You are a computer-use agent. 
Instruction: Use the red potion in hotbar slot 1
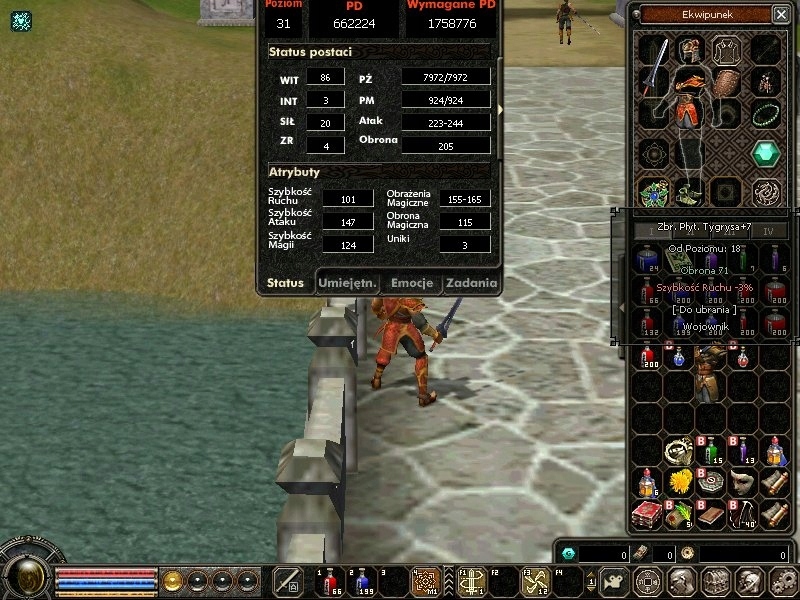pyautogui.click(x=329, y=581)
